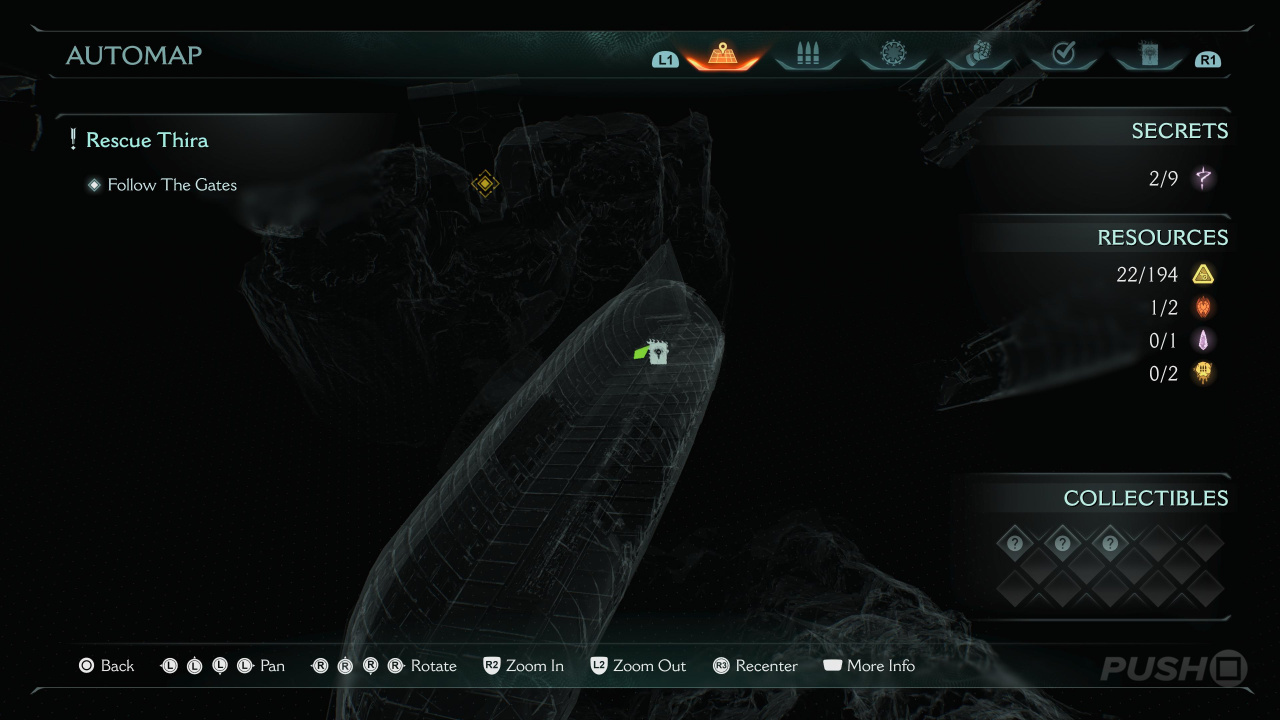Click the gold objective marker on the map

click(485, 184)
